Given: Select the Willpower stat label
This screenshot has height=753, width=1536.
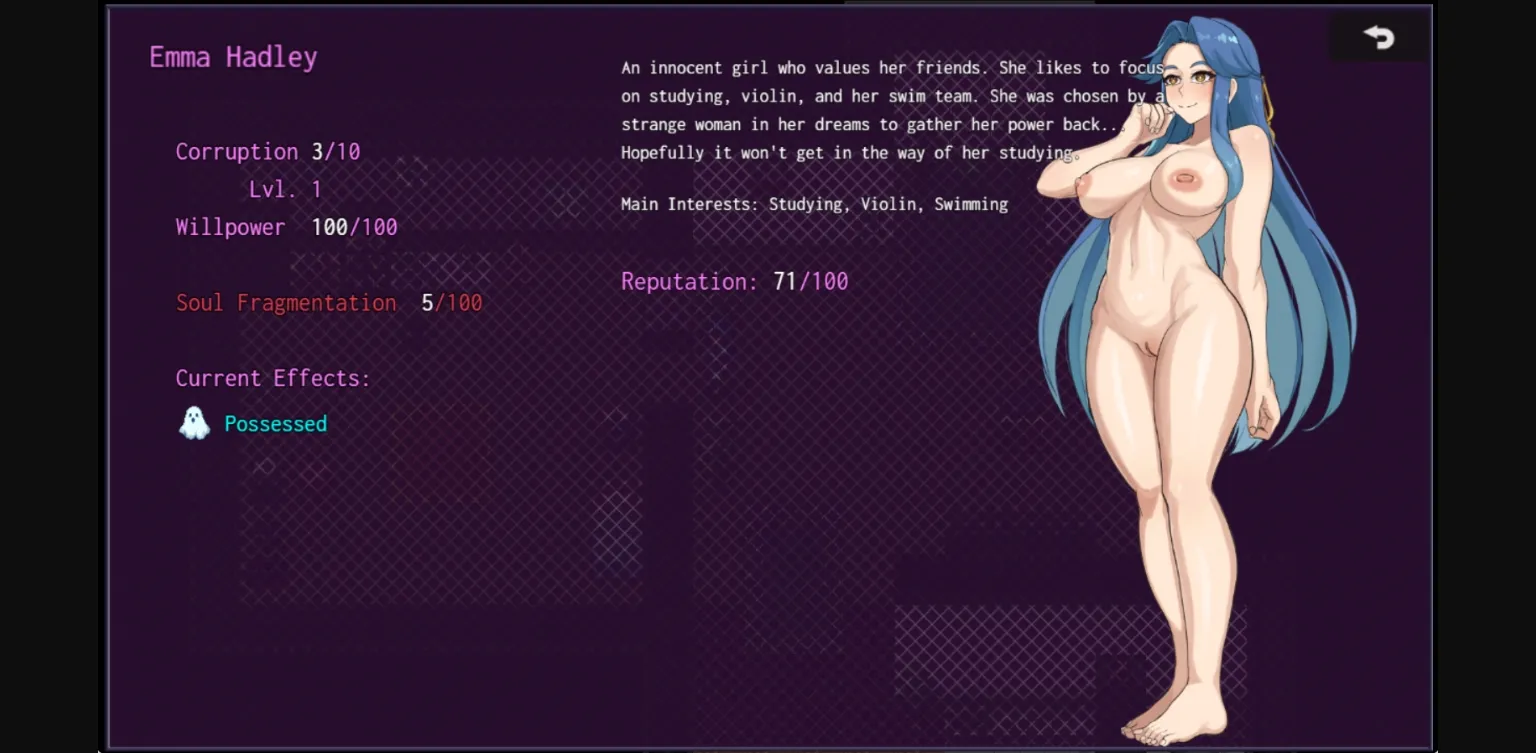Looking at the screenshot, I should tap(231, 227).
